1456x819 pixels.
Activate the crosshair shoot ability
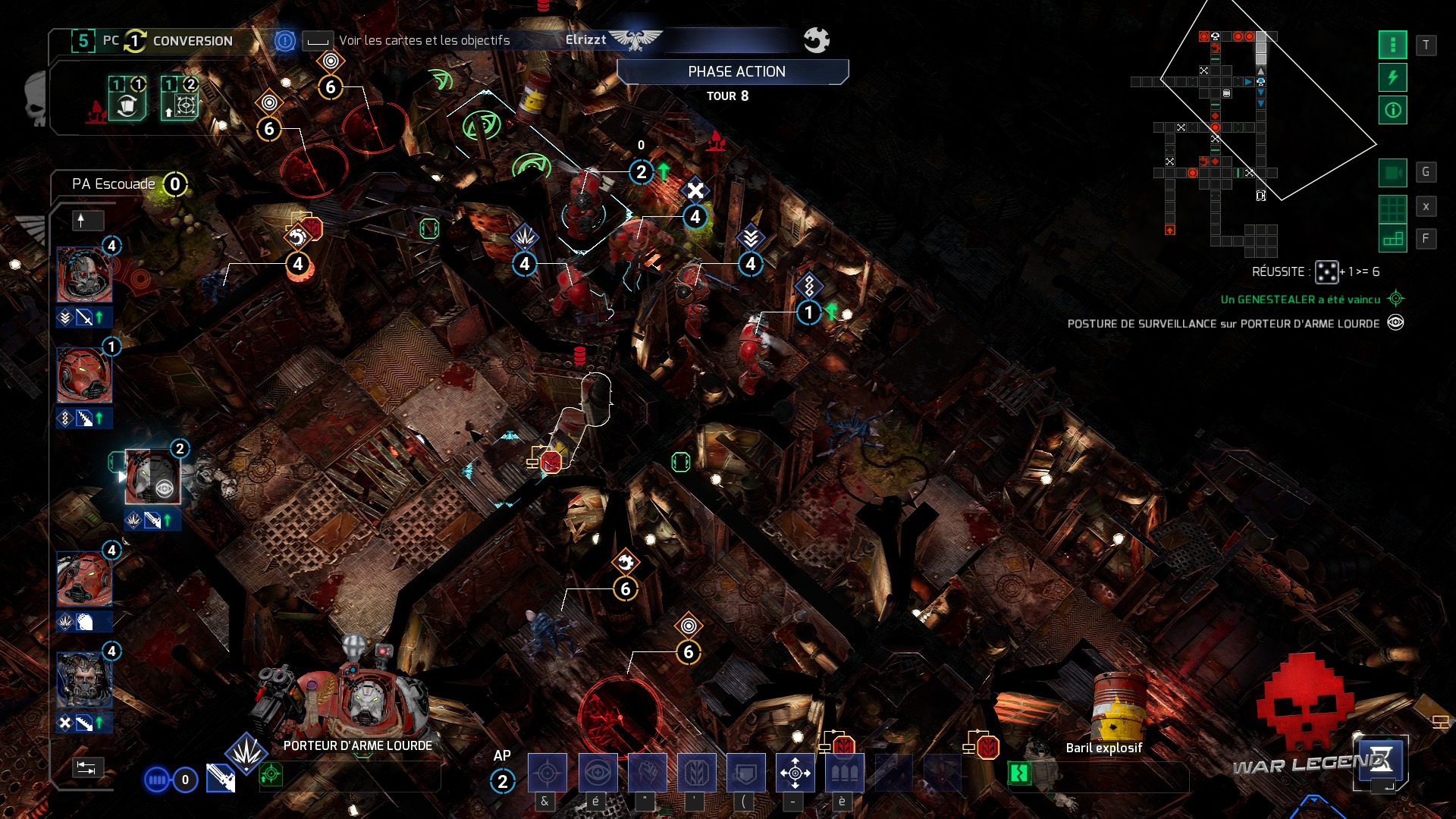pos(547,773)
